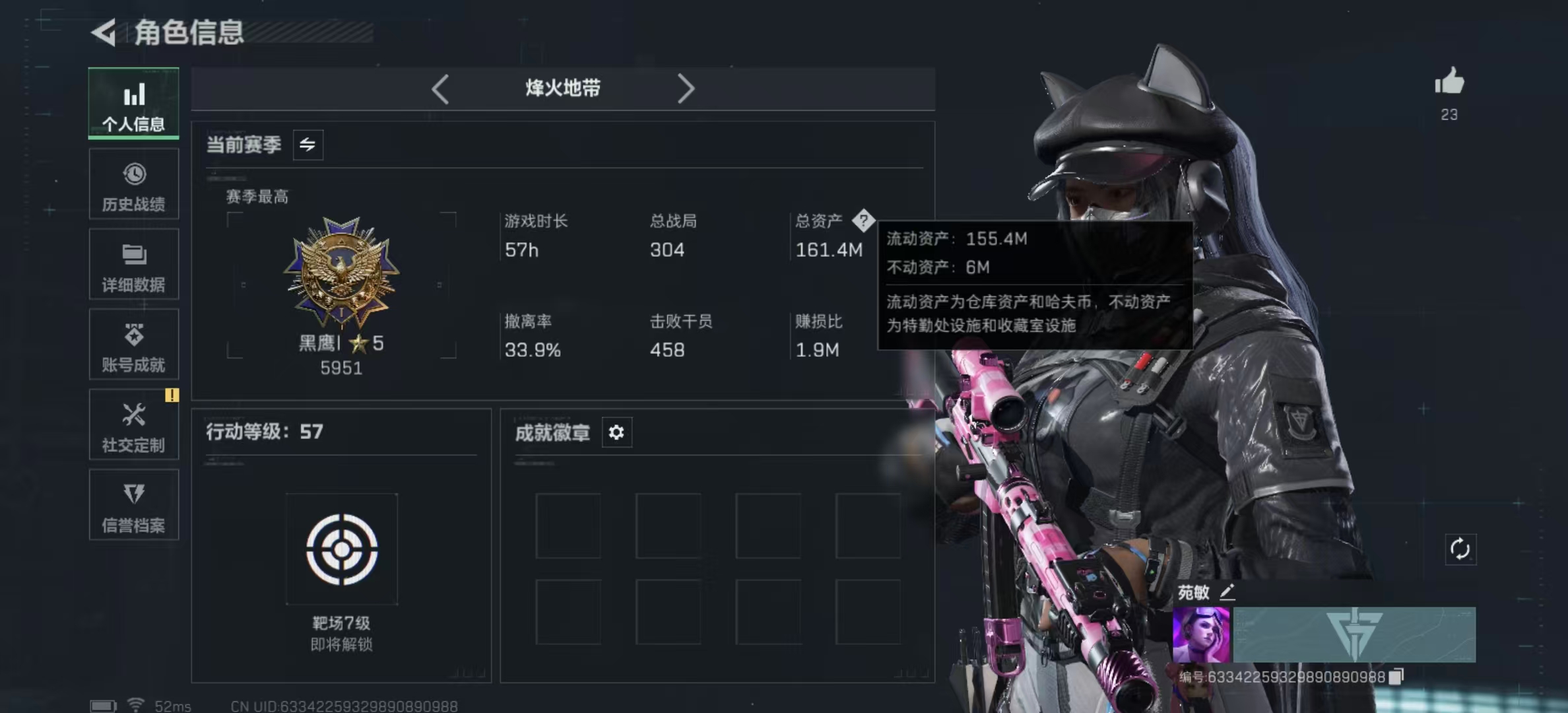This screenshot has height=713, width=1568.
Task: Click the clock icon on 历史战绩
Action: pos(134,173)
